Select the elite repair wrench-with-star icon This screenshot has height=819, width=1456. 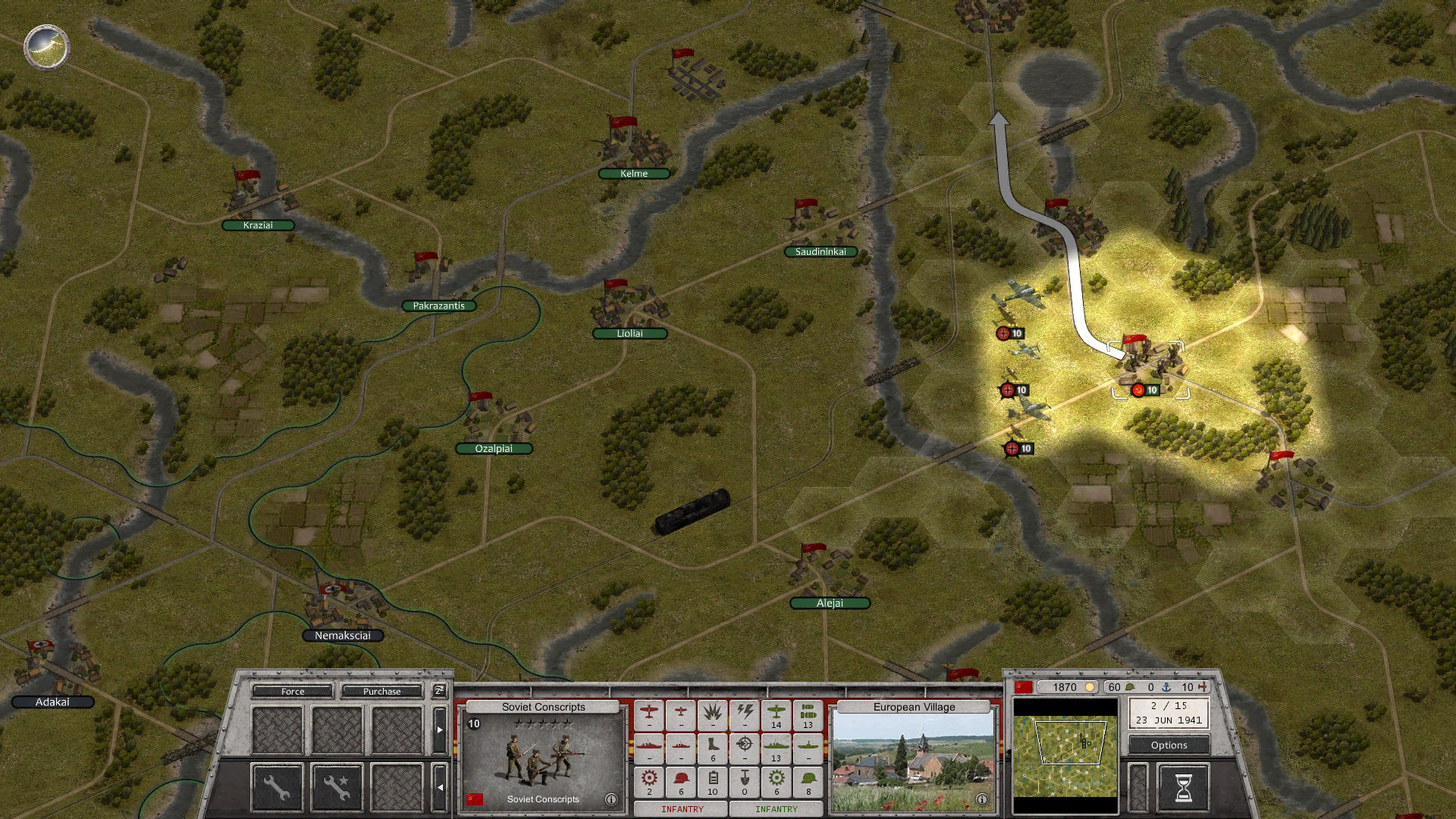click(338, 789)
